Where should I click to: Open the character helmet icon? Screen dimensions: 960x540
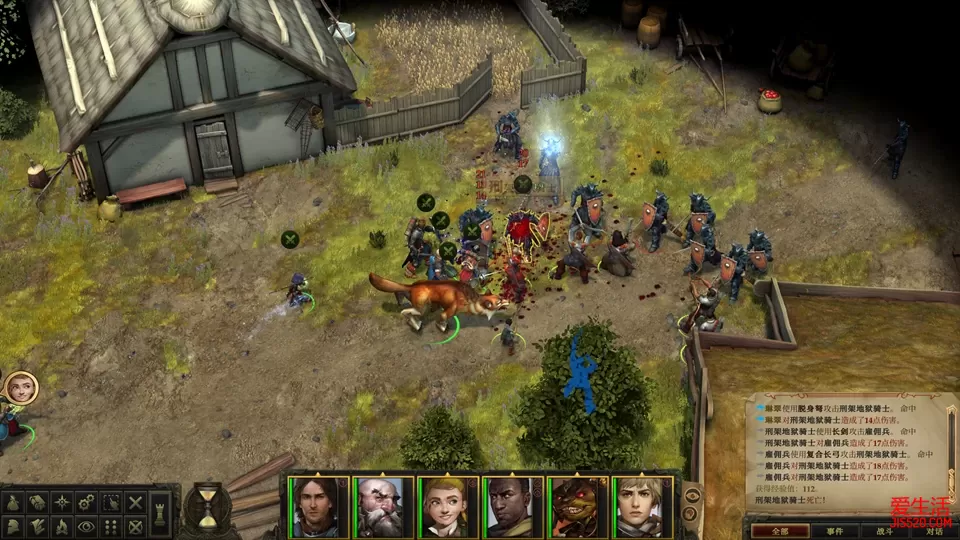pyautogui.click(x=14, y=526)
